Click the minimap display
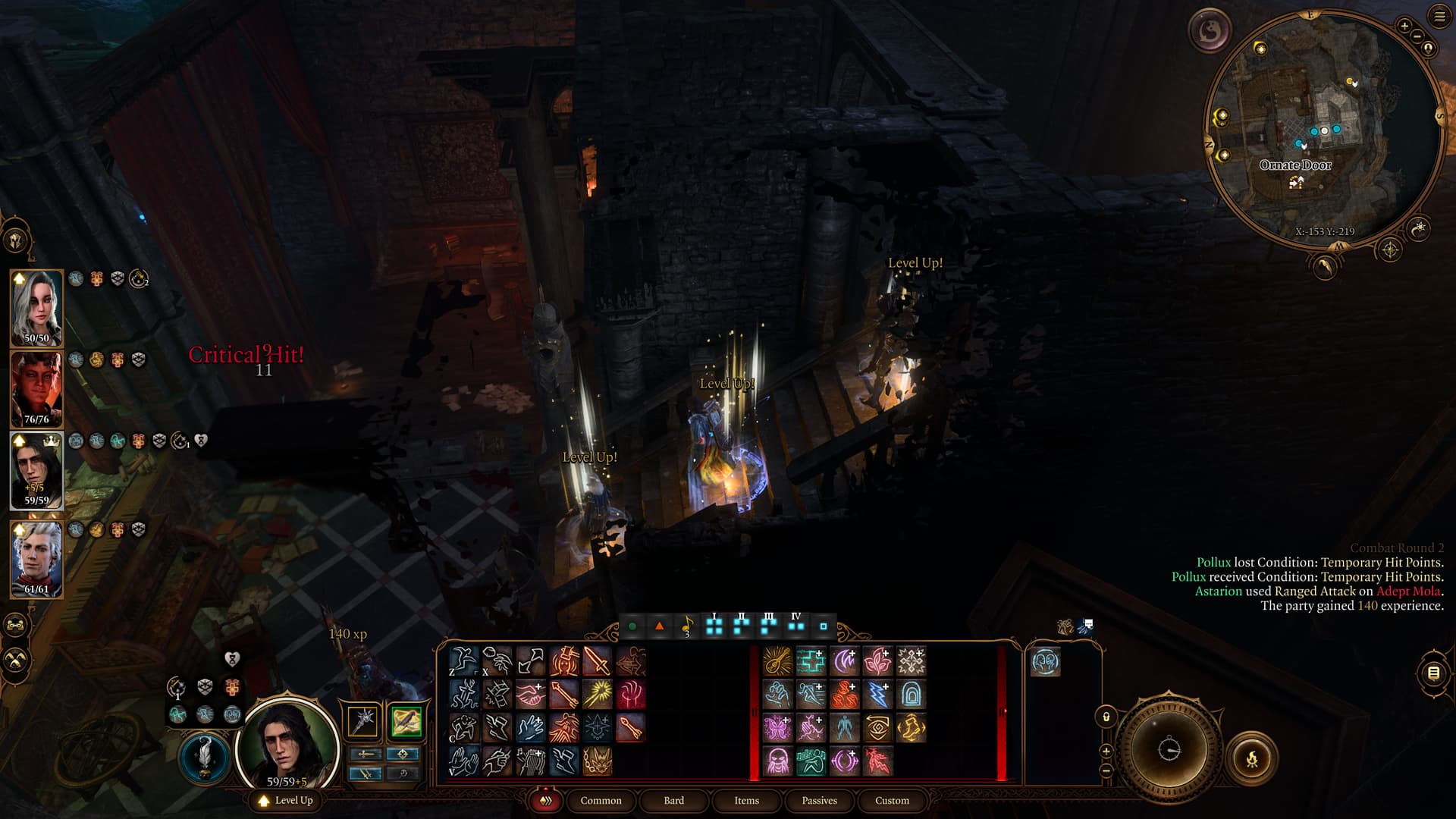 tap(1323, 129)
